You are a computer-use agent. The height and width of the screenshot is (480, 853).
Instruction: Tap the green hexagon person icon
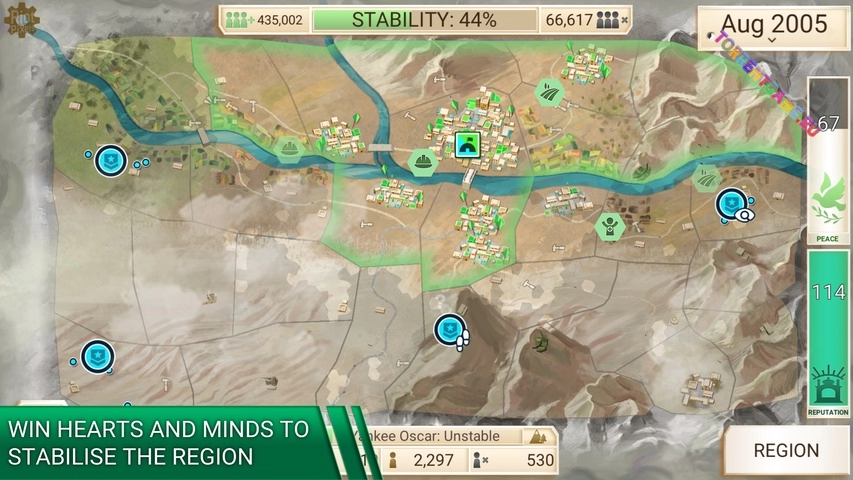[609, 227]
